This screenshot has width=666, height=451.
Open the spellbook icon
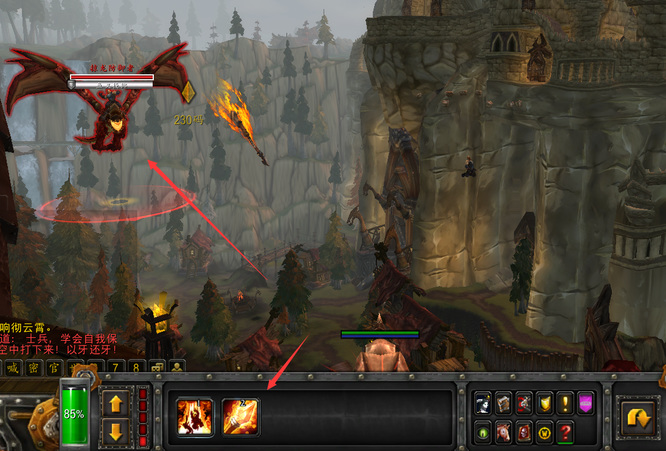point(503,402)
